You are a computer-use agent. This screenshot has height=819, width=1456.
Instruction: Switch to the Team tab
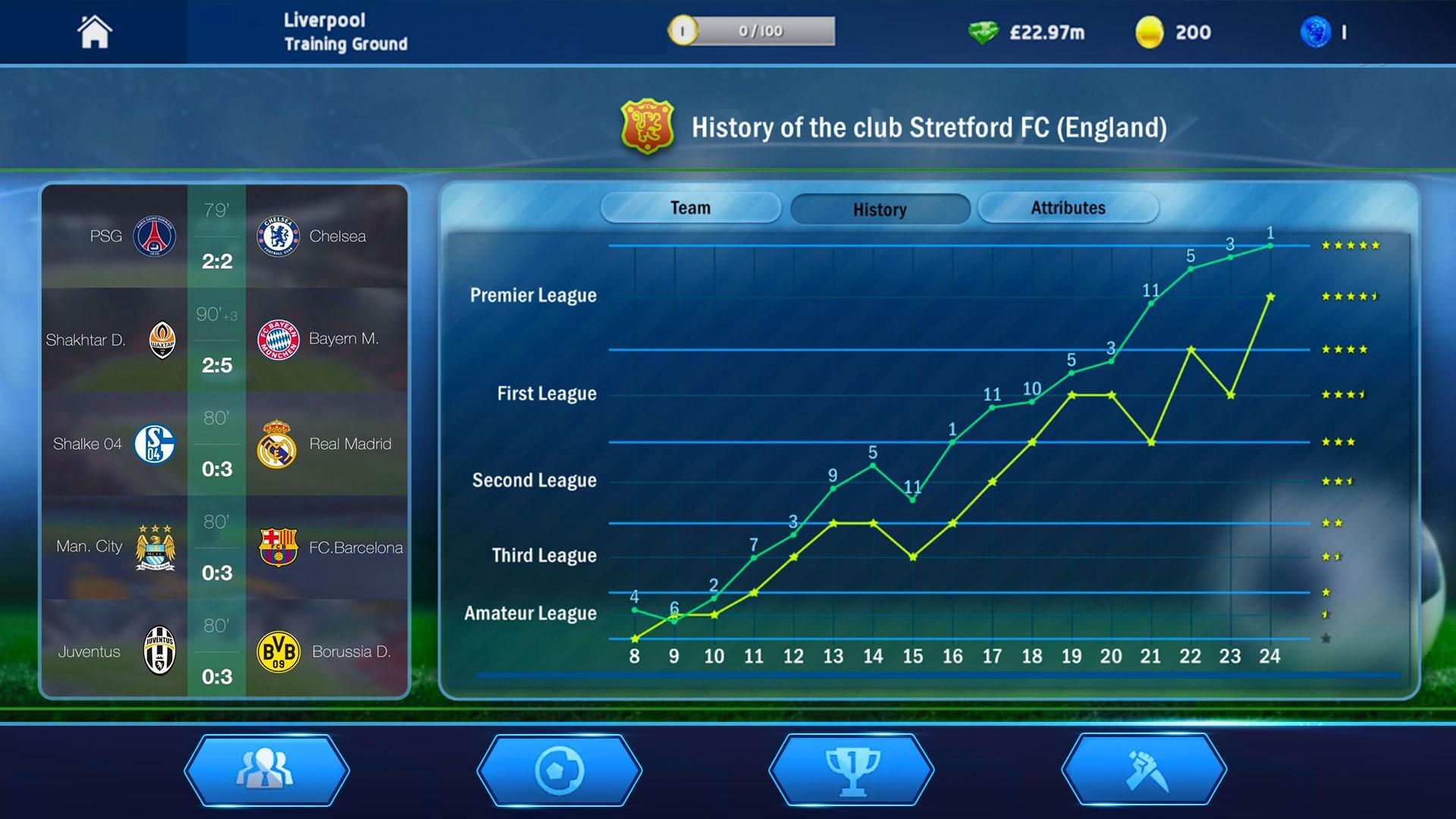pyautogui.click(x=690, y=207)
